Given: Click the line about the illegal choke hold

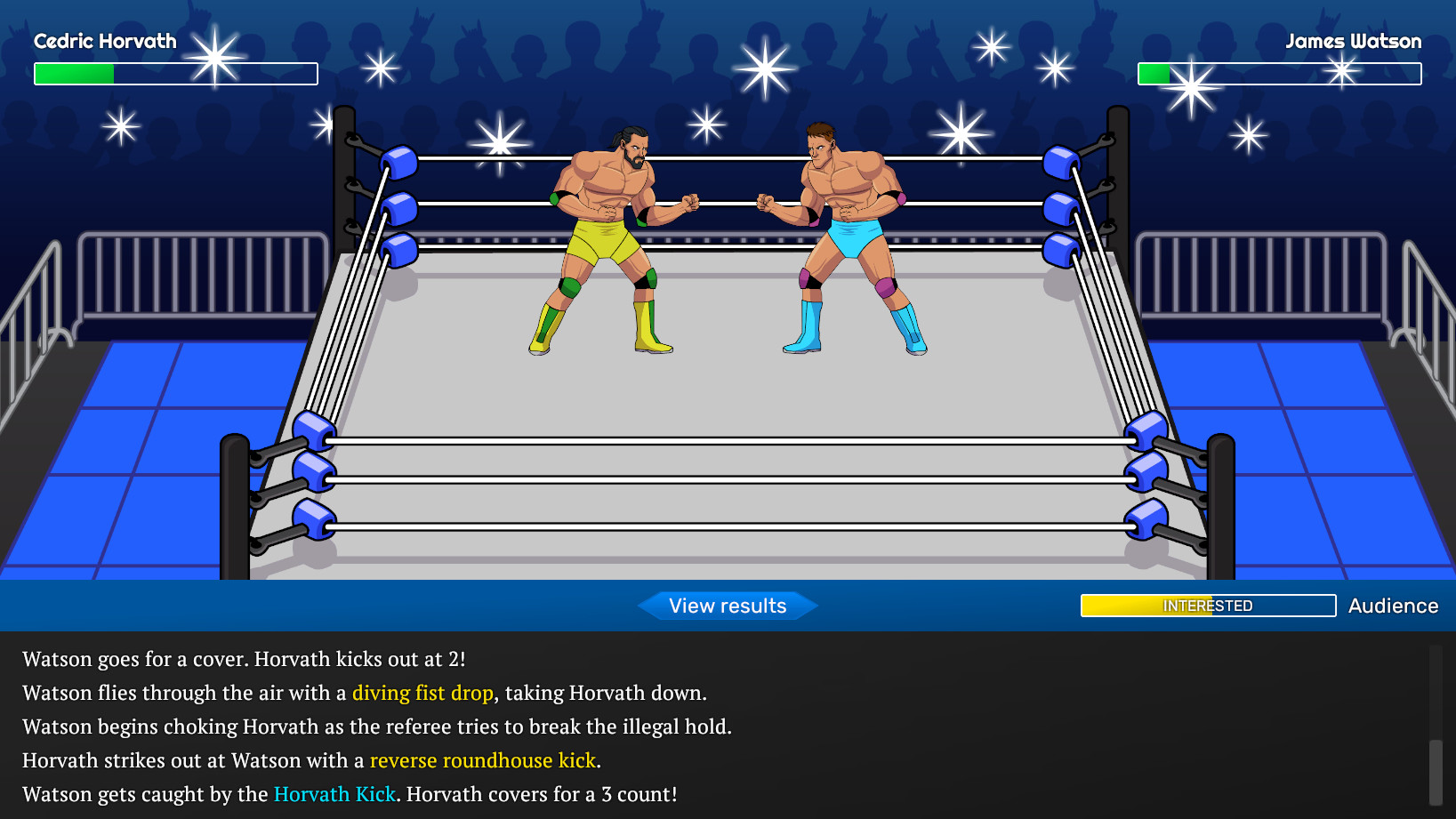Looking at the screenshot, I should 377,727.
